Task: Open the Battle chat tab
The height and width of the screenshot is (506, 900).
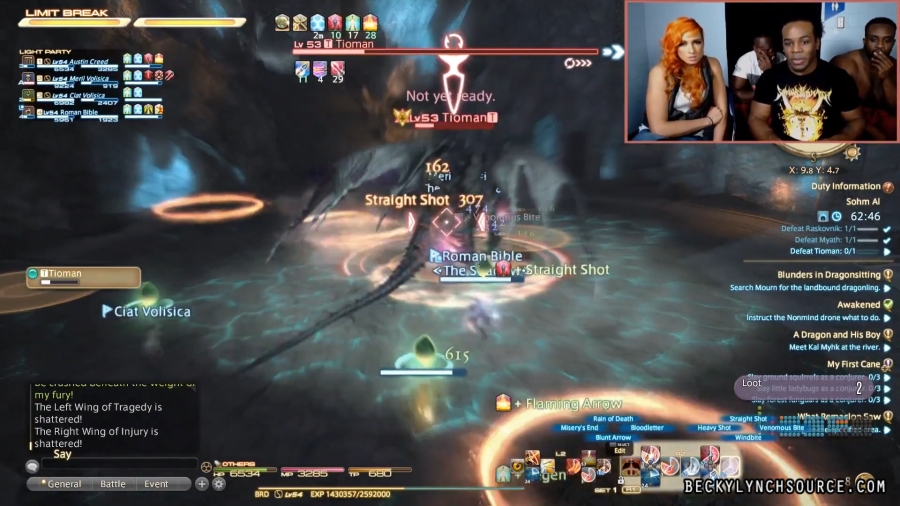Action: pyautogui.click(x=113, y=484)
